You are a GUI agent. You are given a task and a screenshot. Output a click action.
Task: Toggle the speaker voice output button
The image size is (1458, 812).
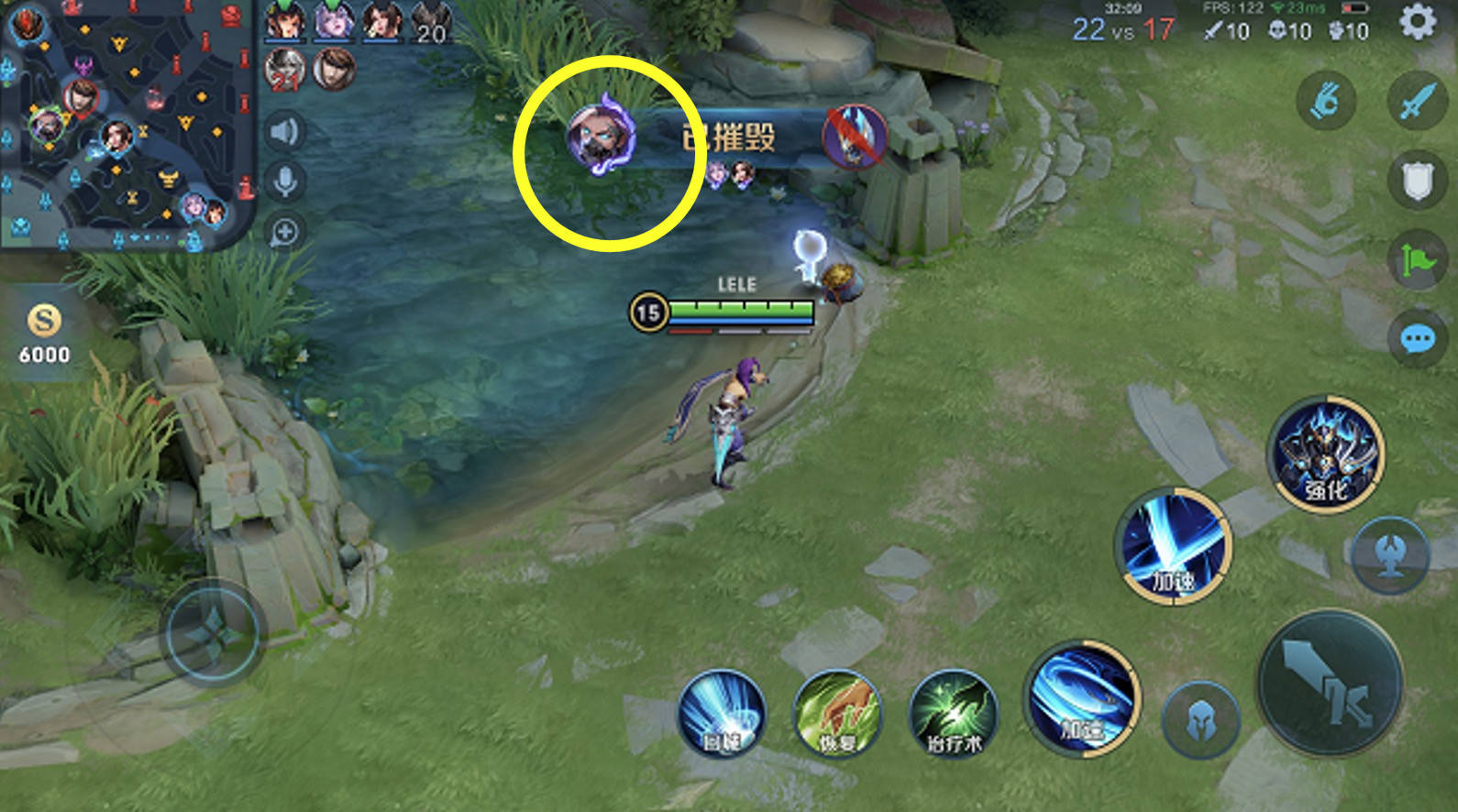pos(285,132)
